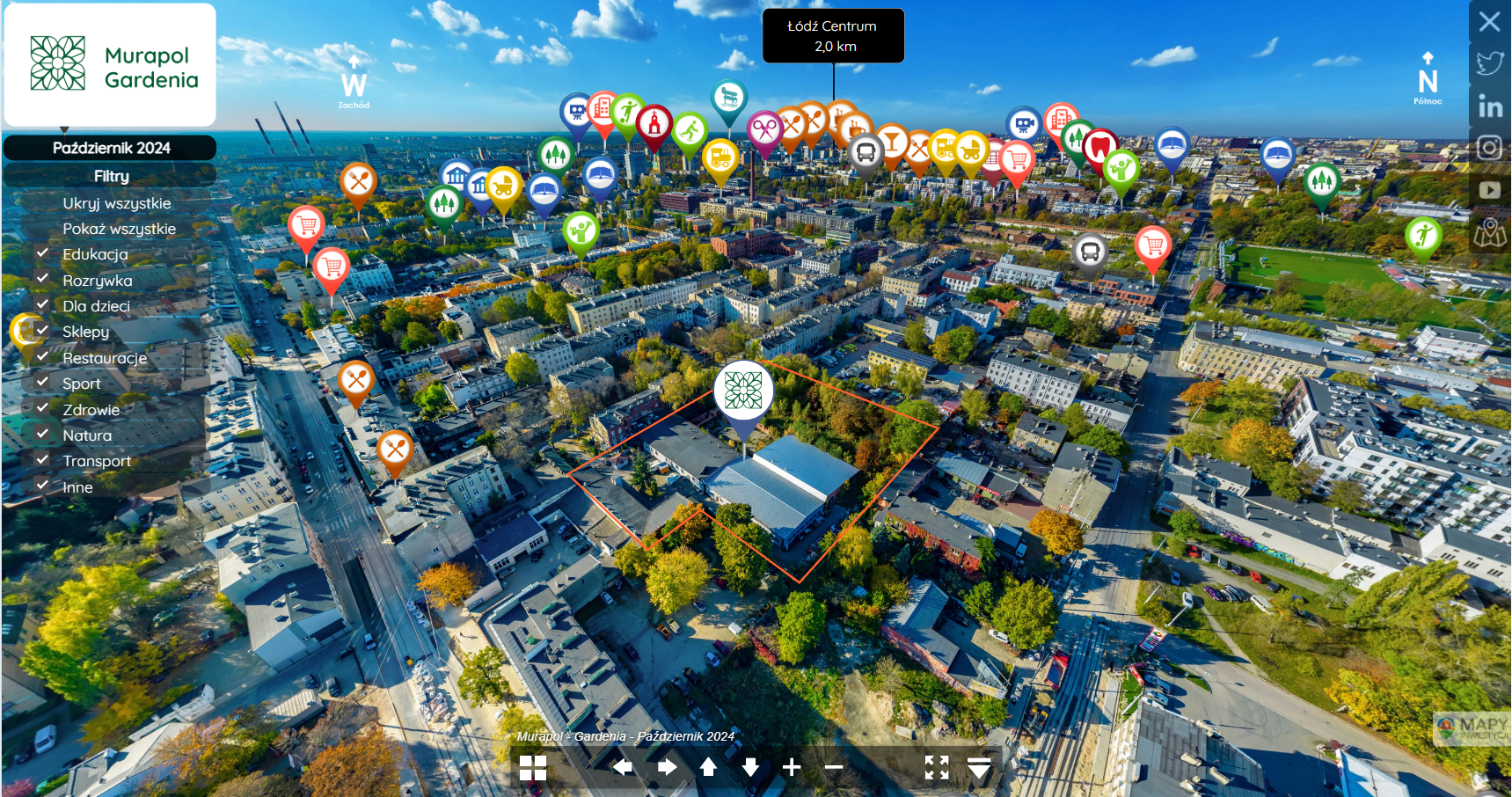Viewport: 1512px width, 797px height.
Task: Share on Twitter
Action: (1489, 63)
